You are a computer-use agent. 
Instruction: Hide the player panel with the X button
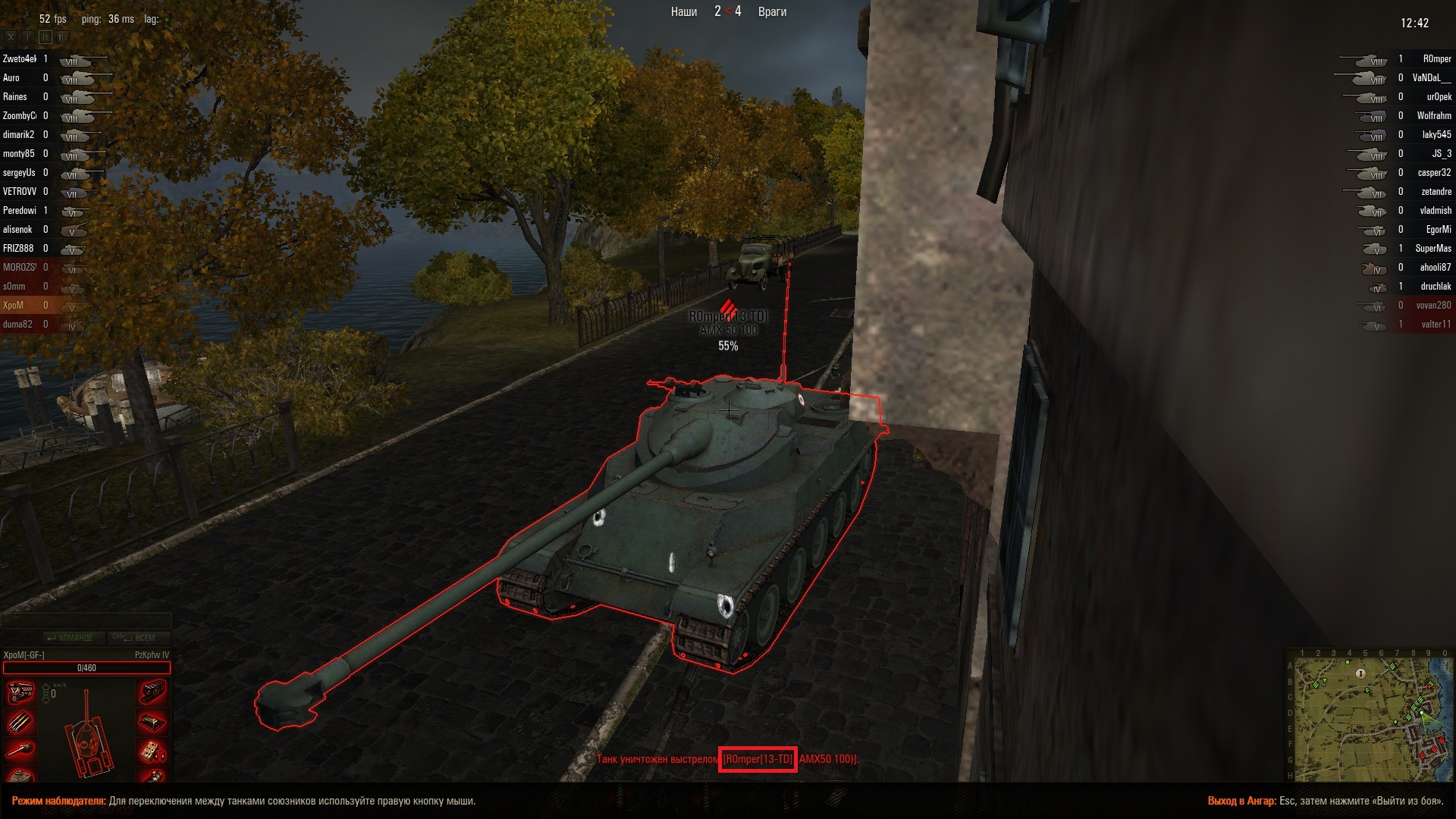click(11, 36)
